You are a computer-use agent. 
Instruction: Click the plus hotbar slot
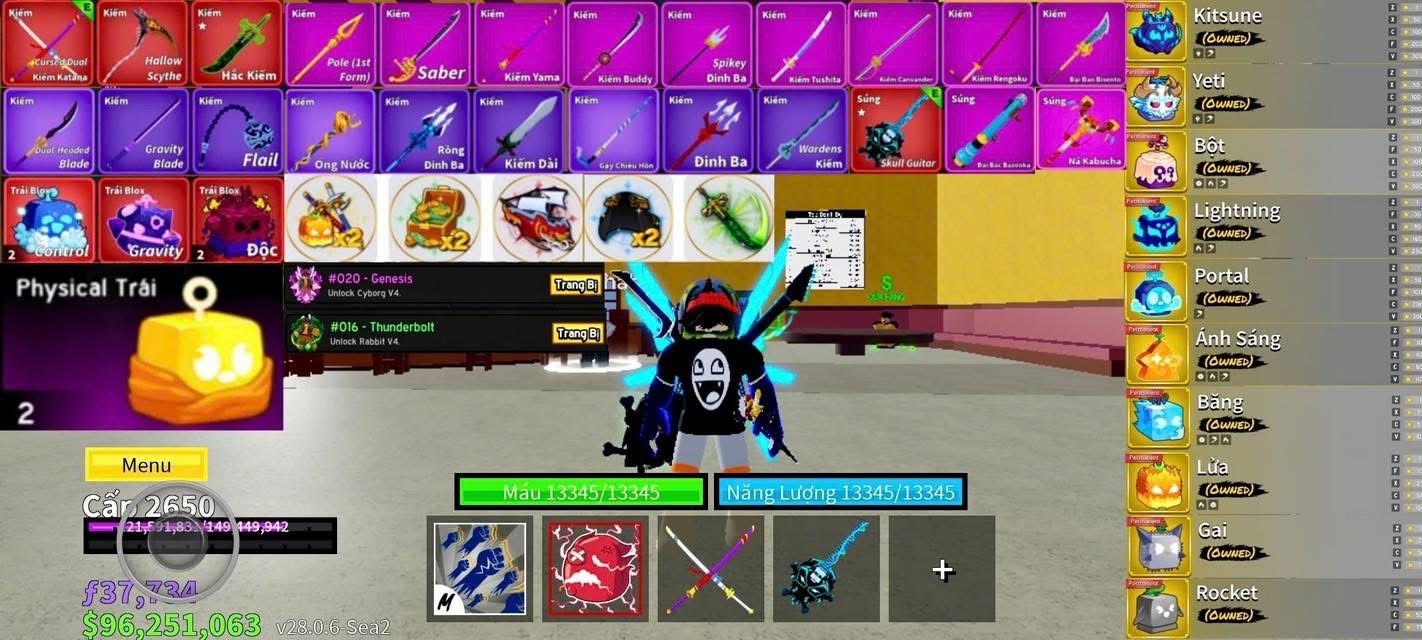(941, 568)
